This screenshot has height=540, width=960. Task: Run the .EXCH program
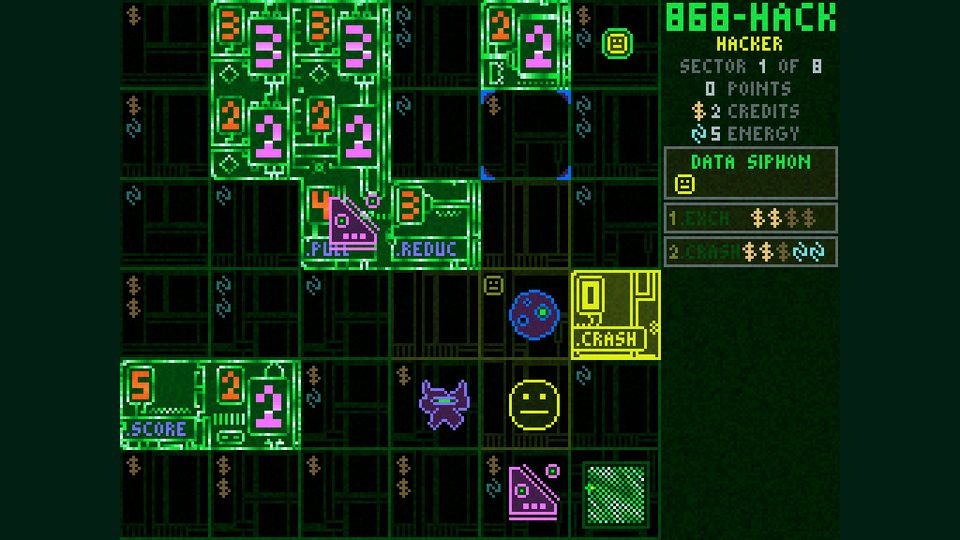(x=751, y=218)
